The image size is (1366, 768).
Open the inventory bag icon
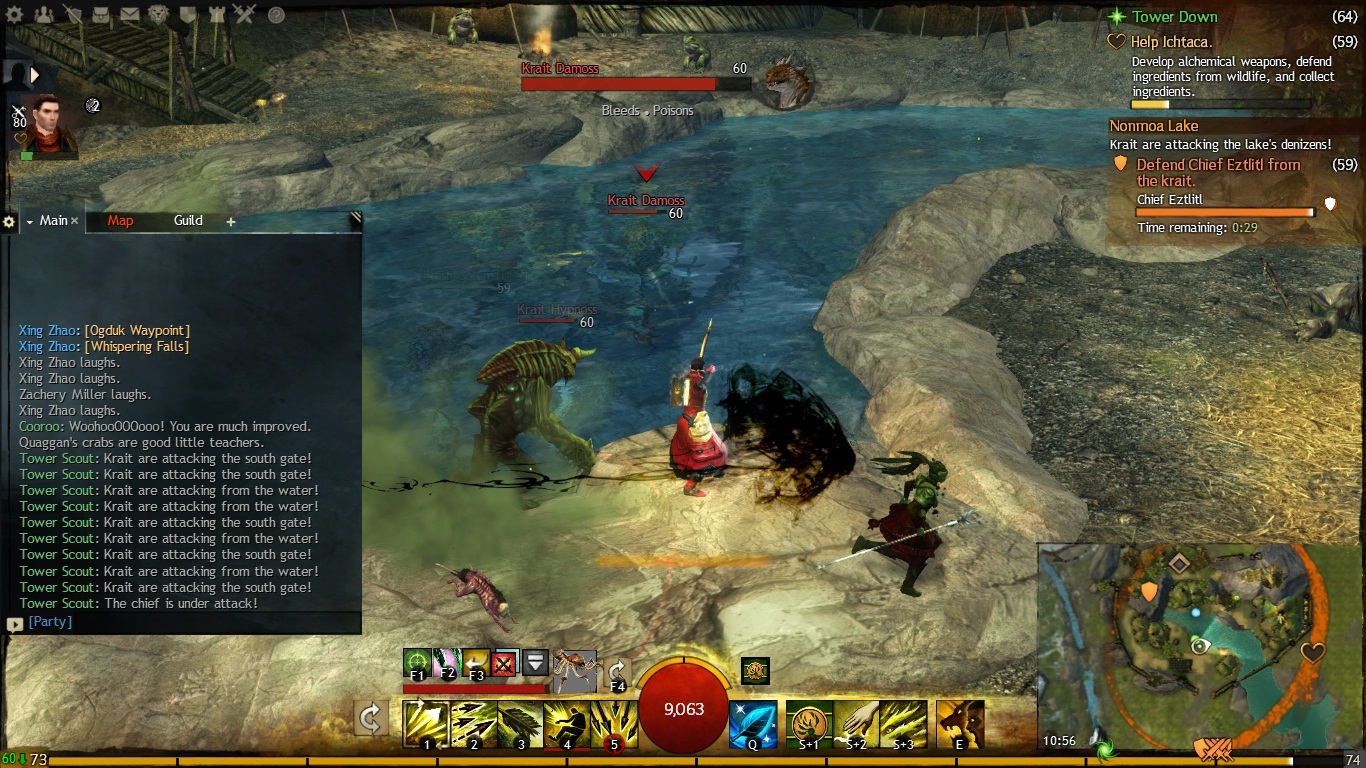(102, 15)
